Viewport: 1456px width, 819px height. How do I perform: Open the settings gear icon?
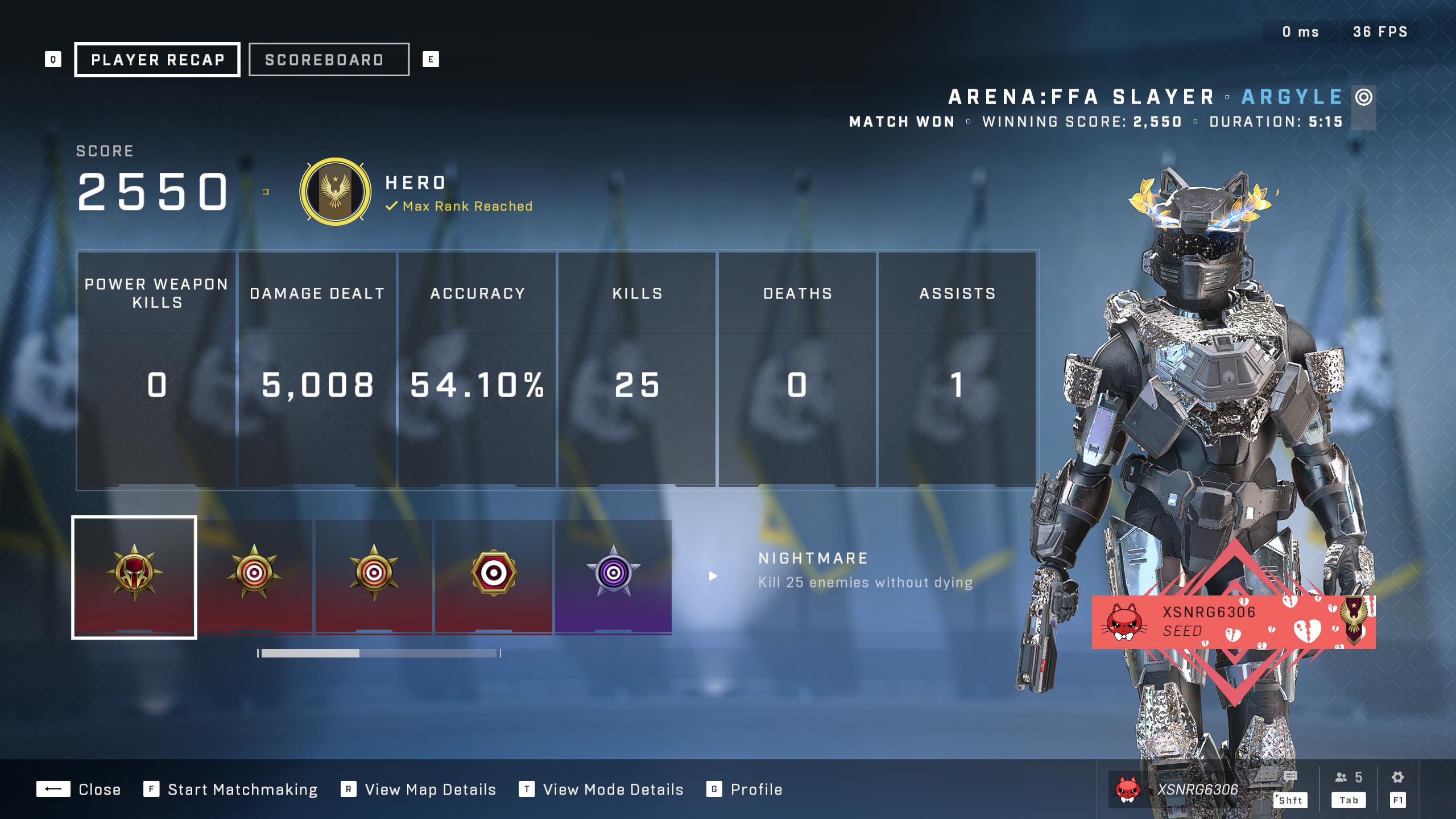click(1397, 777)
